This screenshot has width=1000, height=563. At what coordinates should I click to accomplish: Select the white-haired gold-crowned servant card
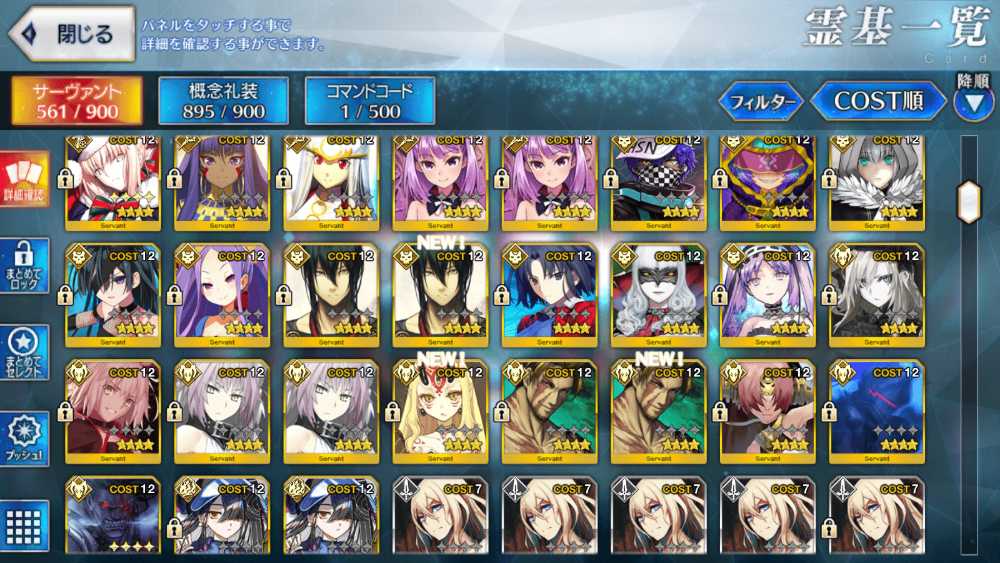tap(331, 180)
